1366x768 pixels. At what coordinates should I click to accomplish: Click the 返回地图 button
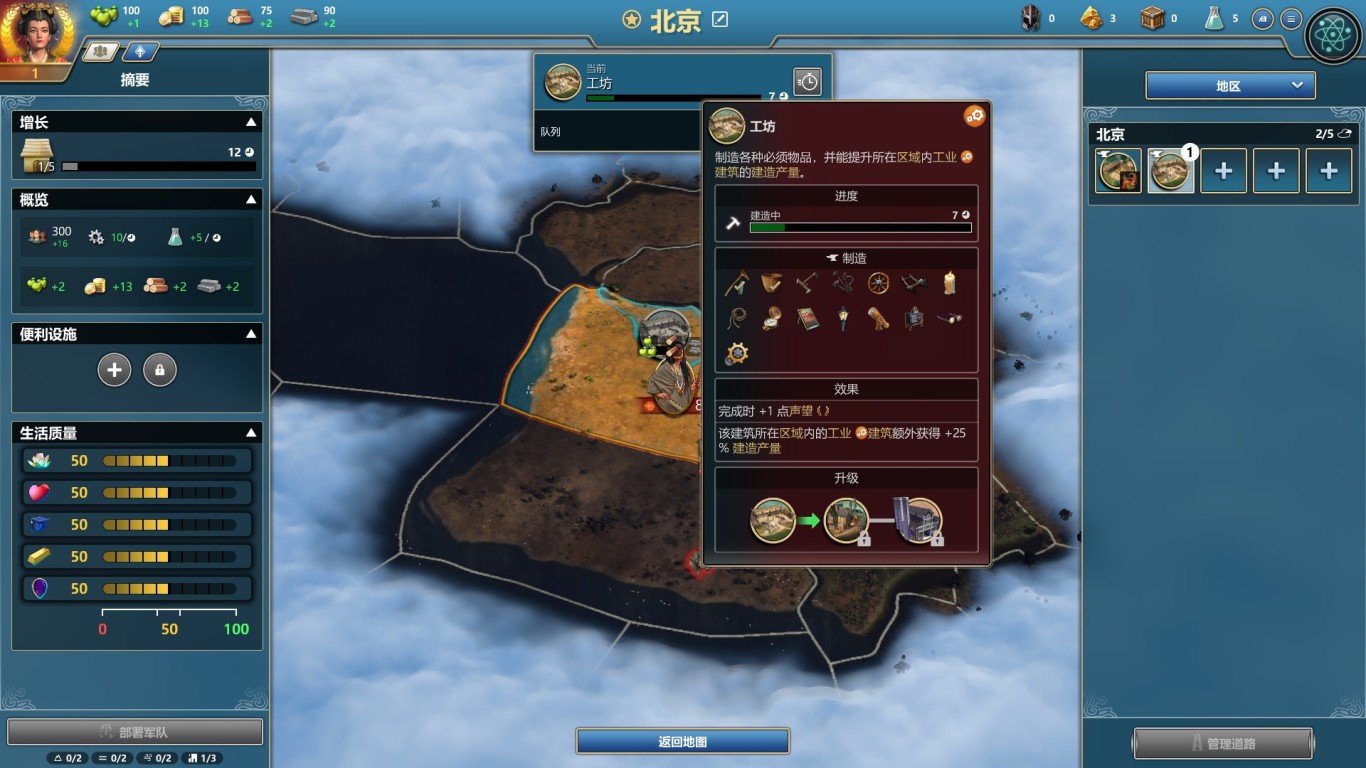(x=683, y=741)
